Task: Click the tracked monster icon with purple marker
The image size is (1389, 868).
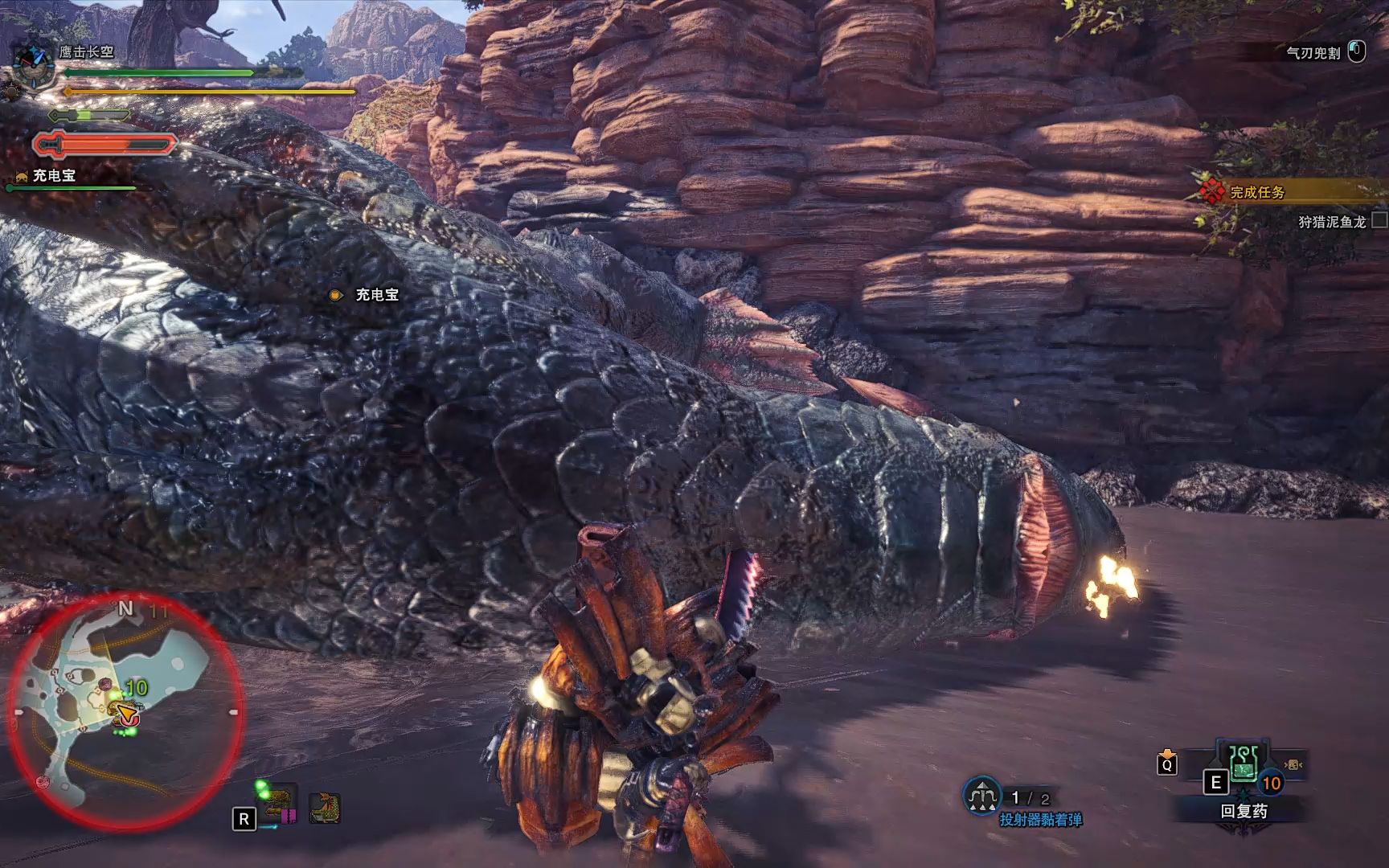Action: click(279, 805)
